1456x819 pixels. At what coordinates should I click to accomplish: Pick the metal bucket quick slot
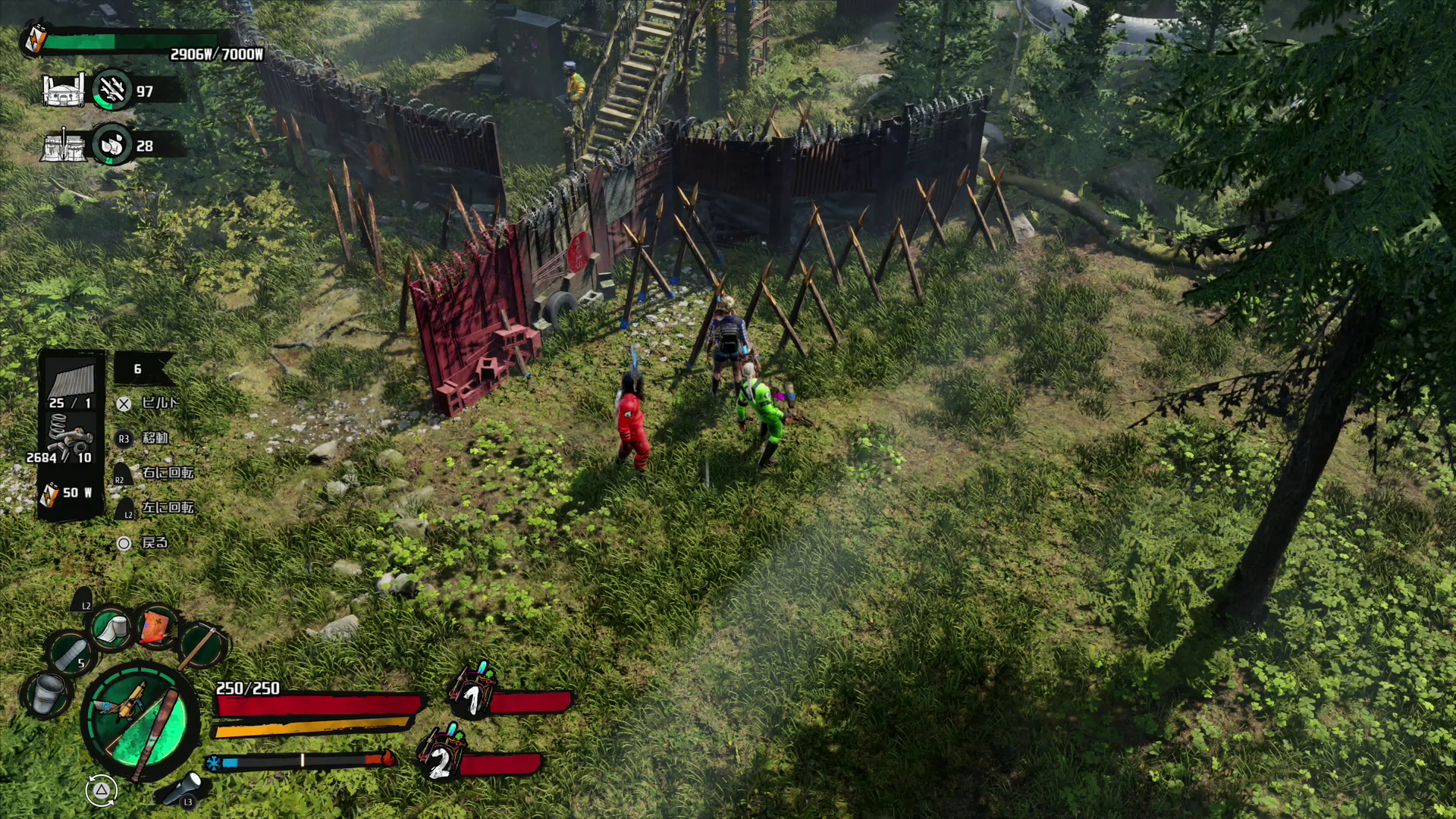[47, 692]
